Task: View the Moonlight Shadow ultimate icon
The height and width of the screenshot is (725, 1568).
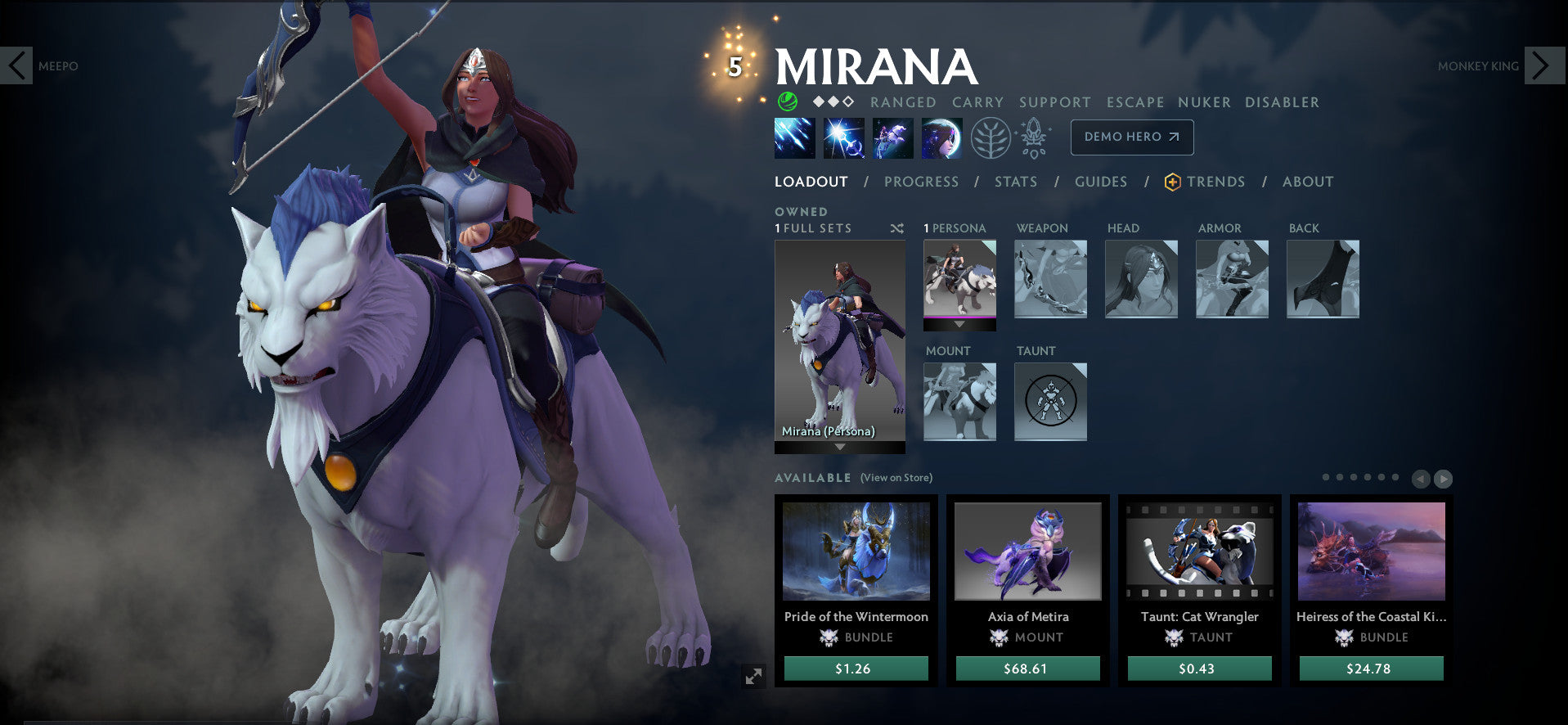Action: [942, 137]
